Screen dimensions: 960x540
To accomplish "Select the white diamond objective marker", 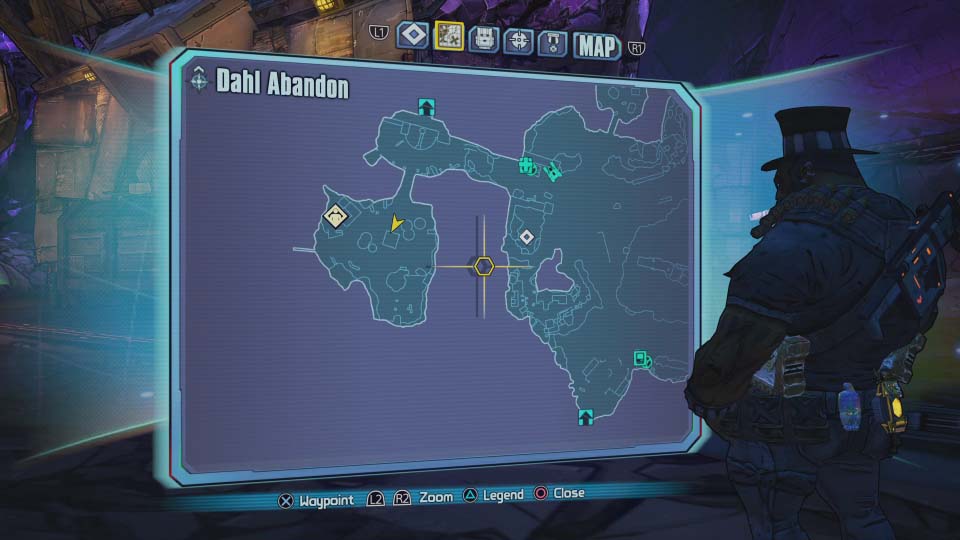I will [526, 236].
